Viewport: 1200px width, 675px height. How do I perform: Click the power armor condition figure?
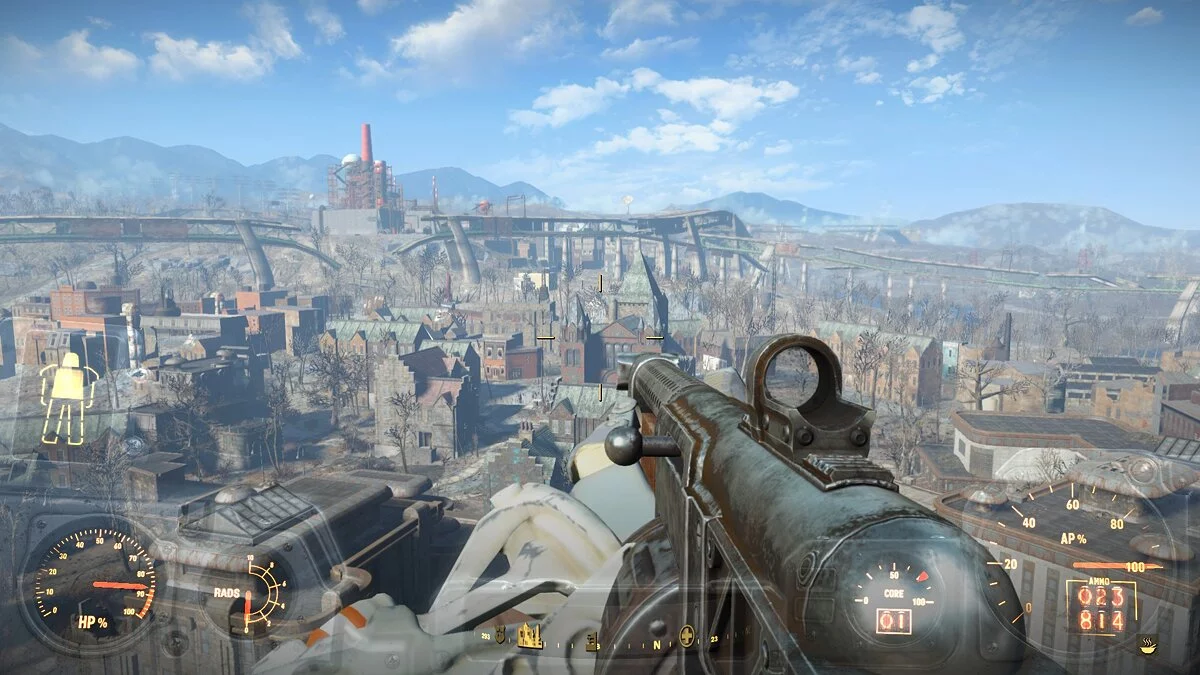tap(68, 397)
